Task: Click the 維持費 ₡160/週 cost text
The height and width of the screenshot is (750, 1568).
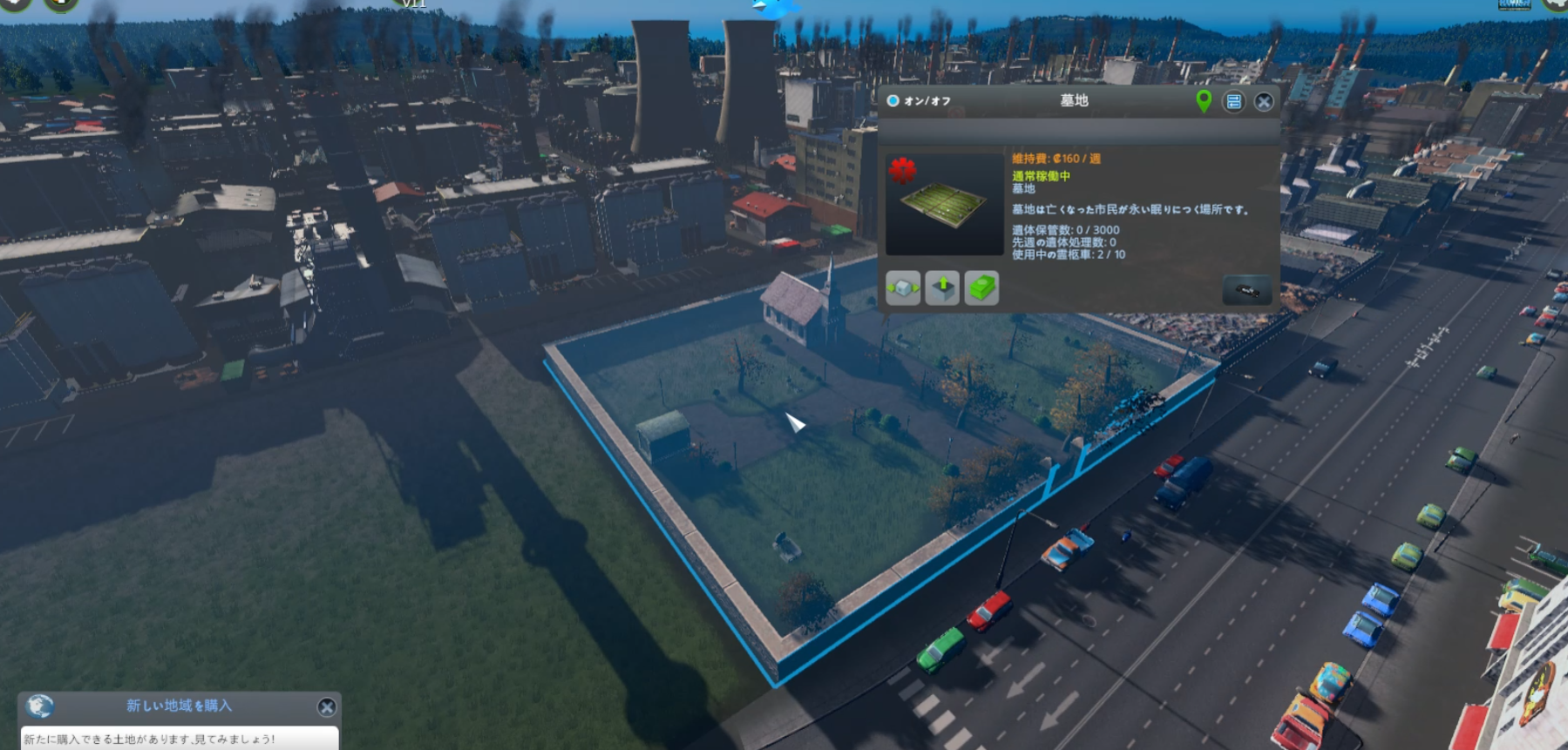Action: click(1056, 158)
